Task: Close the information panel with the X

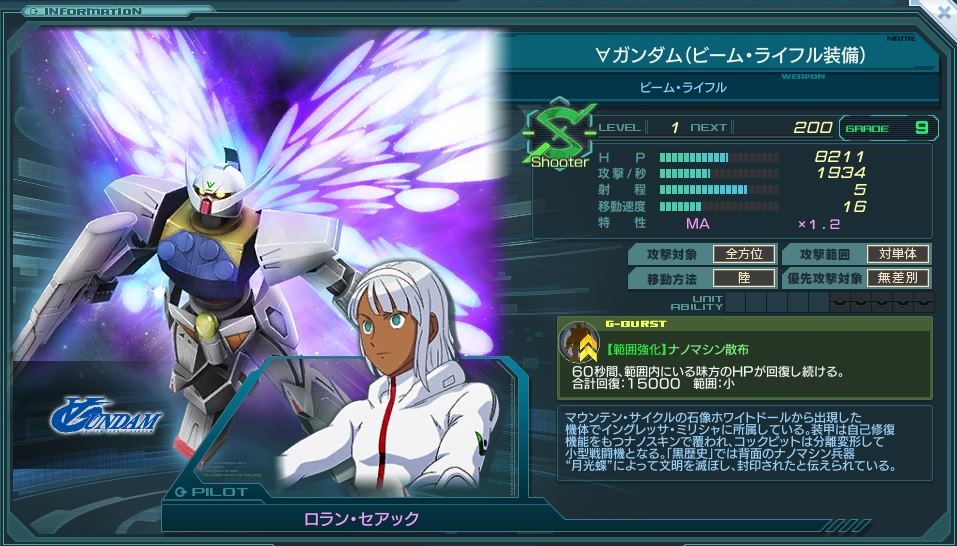Action: [x=941, y=12]
